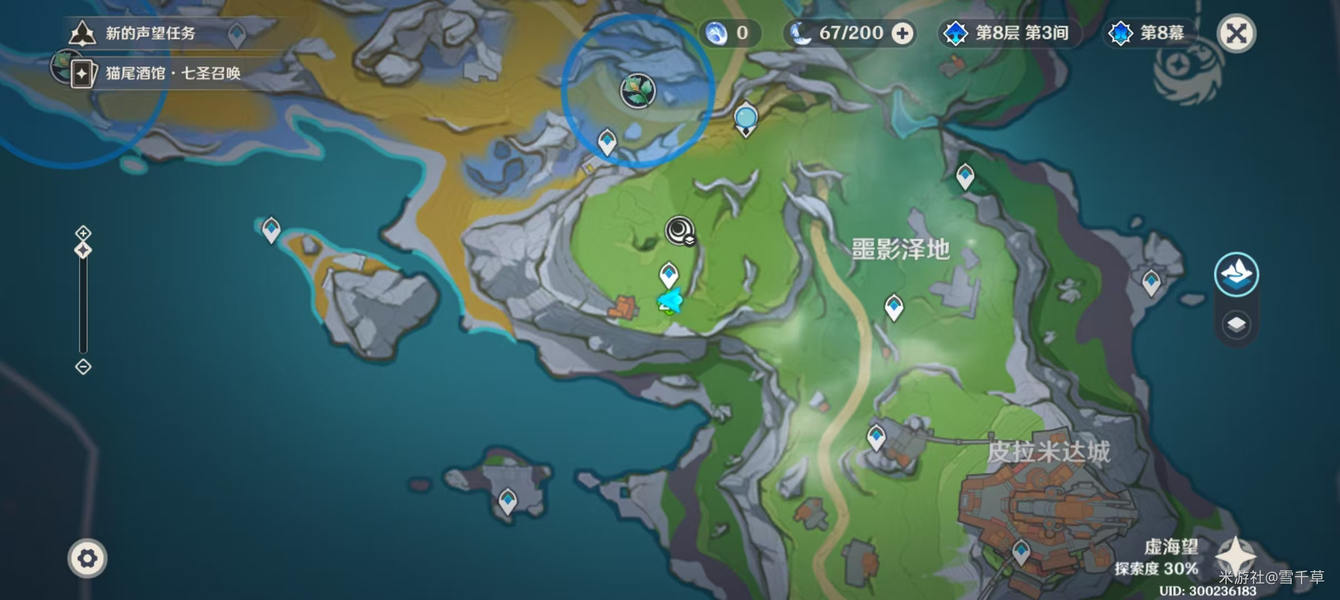Select the waypoint inside 皮拉米达城
This screenshot has height=600, width=1340.
(1021, 551)
